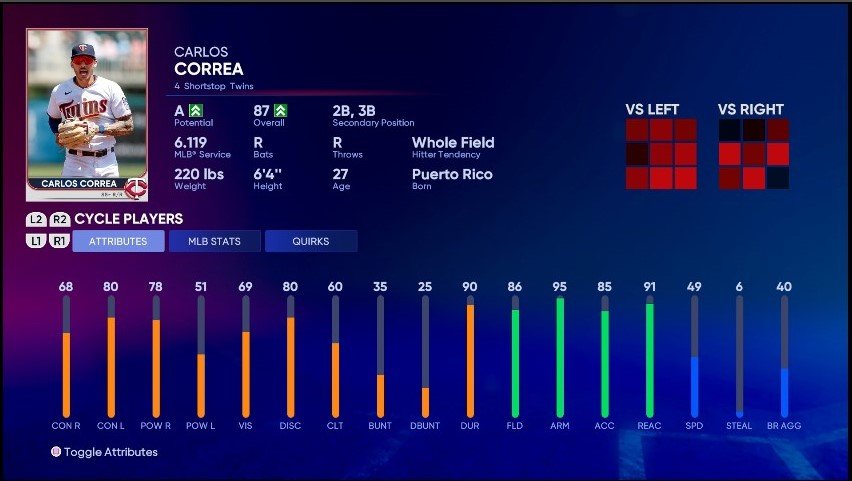Show the Quirks tab
Viewport: 852px width, 481px height.
(x=310, y=241)
